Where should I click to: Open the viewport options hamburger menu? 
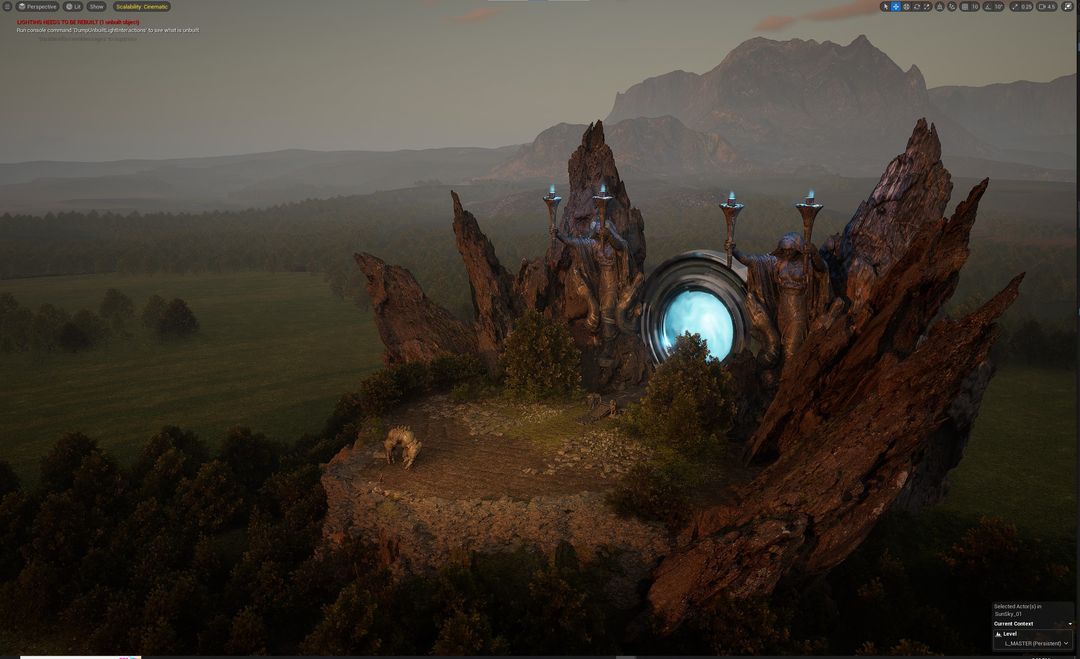pyautogui.click(x=7, y=7)
